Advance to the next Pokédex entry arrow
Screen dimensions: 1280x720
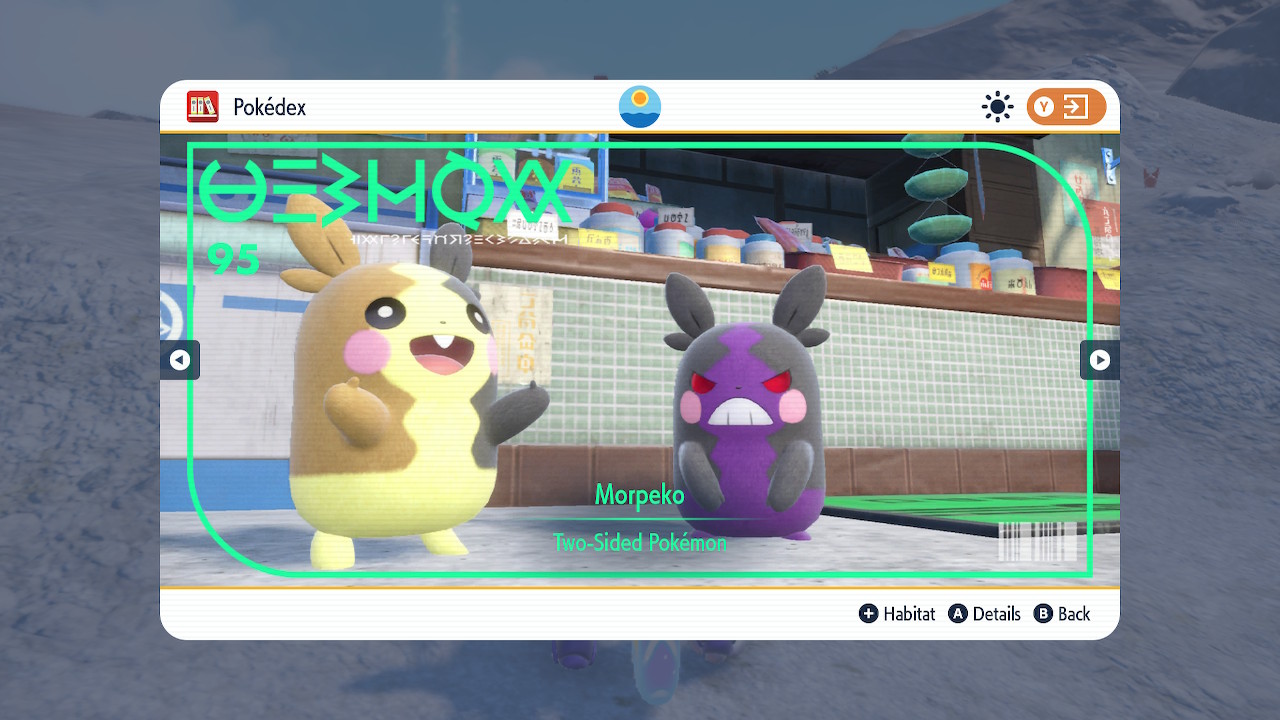pos(1099,360)
